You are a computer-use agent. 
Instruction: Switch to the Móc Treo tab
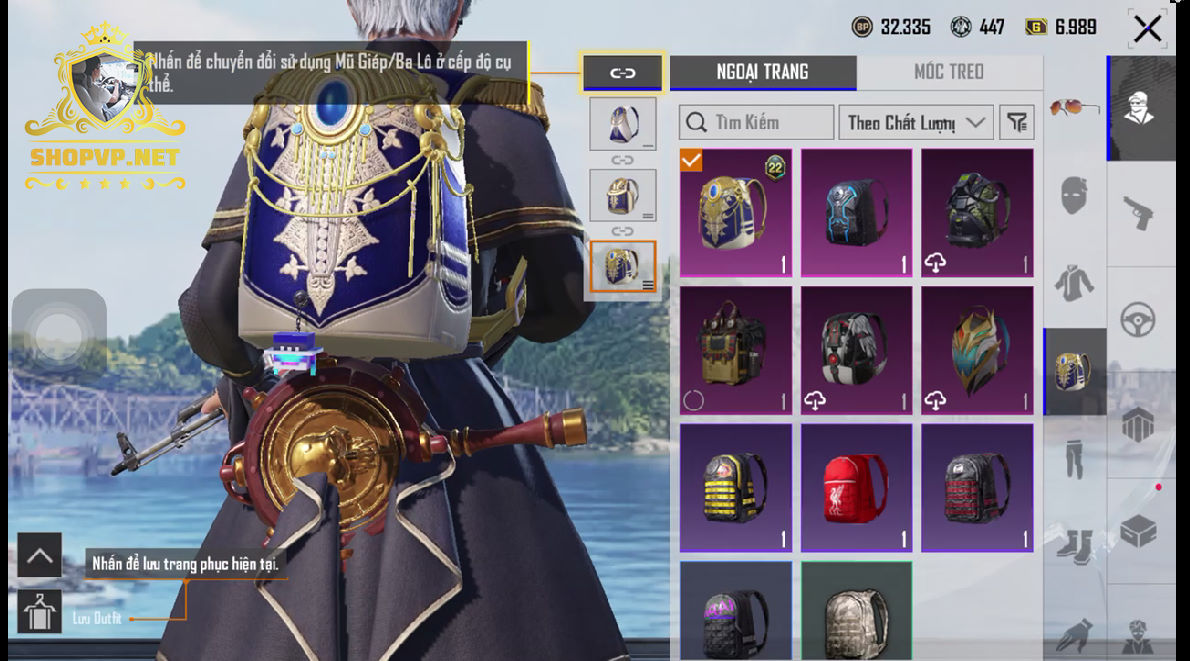(x=948, y=72)
